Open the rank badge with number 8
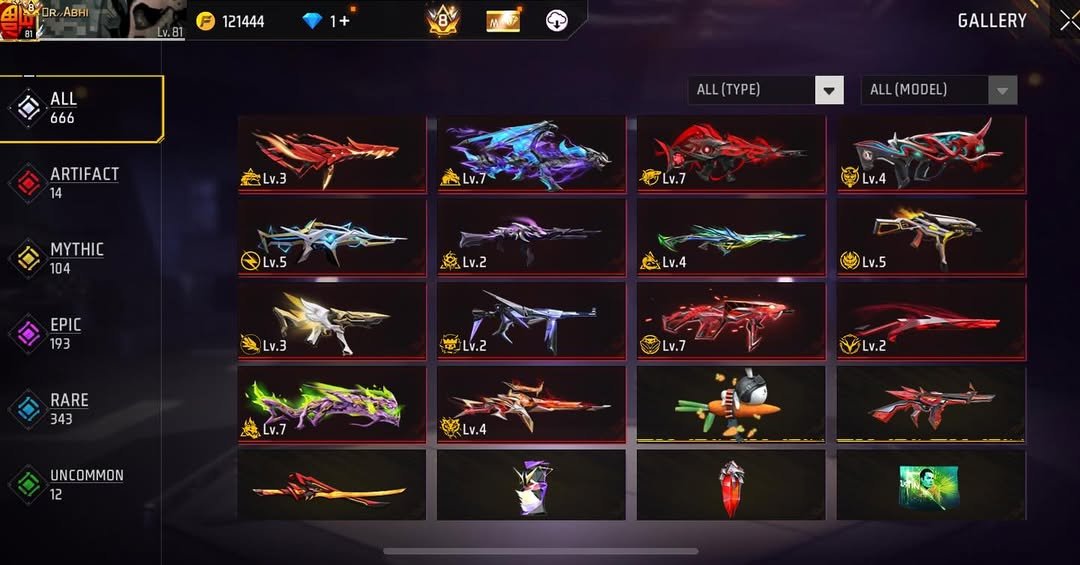This screenshot has width=1080, height=565. point(443,20)
